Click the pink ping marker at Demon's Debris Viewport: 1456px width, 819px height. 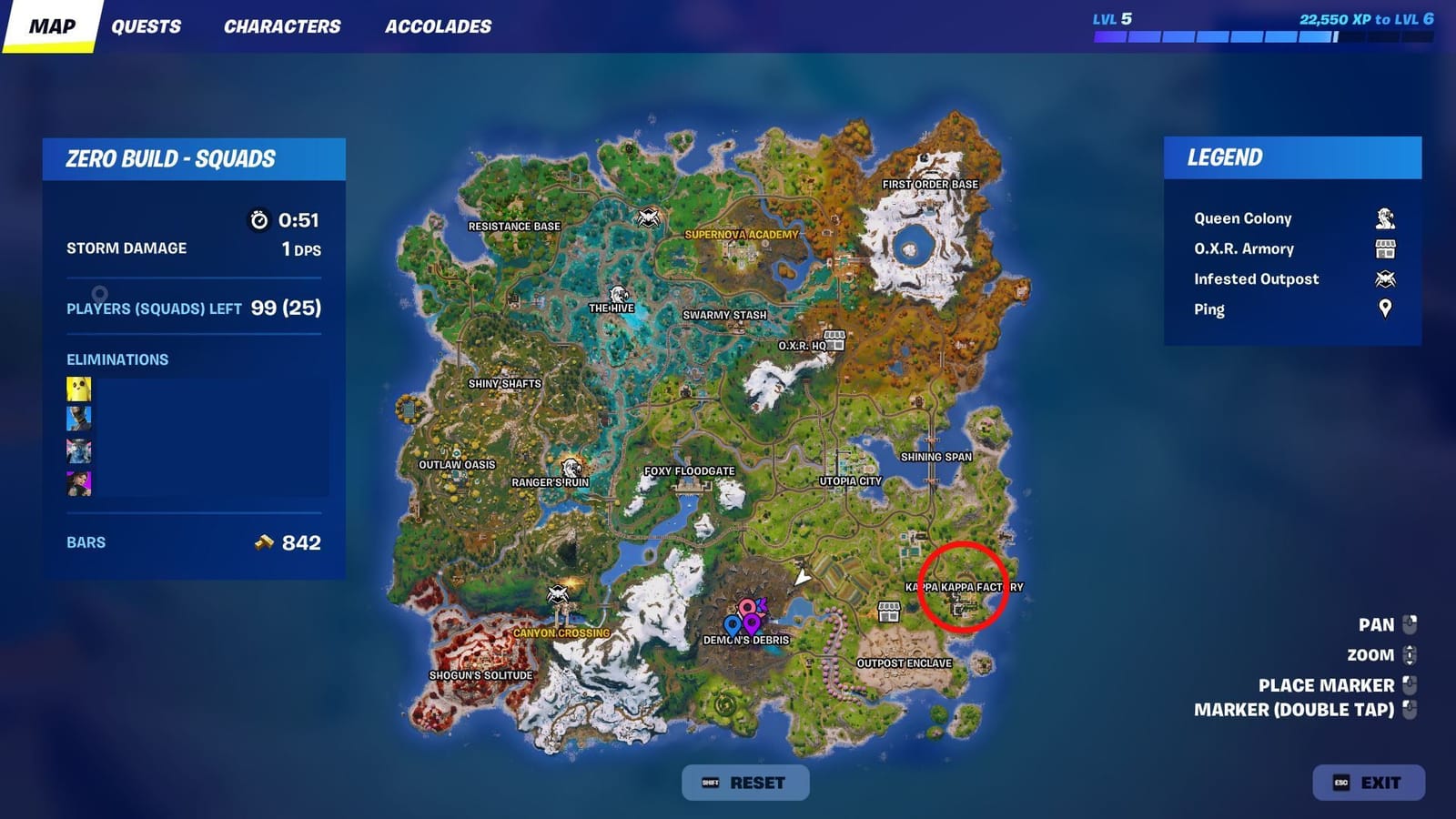[x=747, y=606]
